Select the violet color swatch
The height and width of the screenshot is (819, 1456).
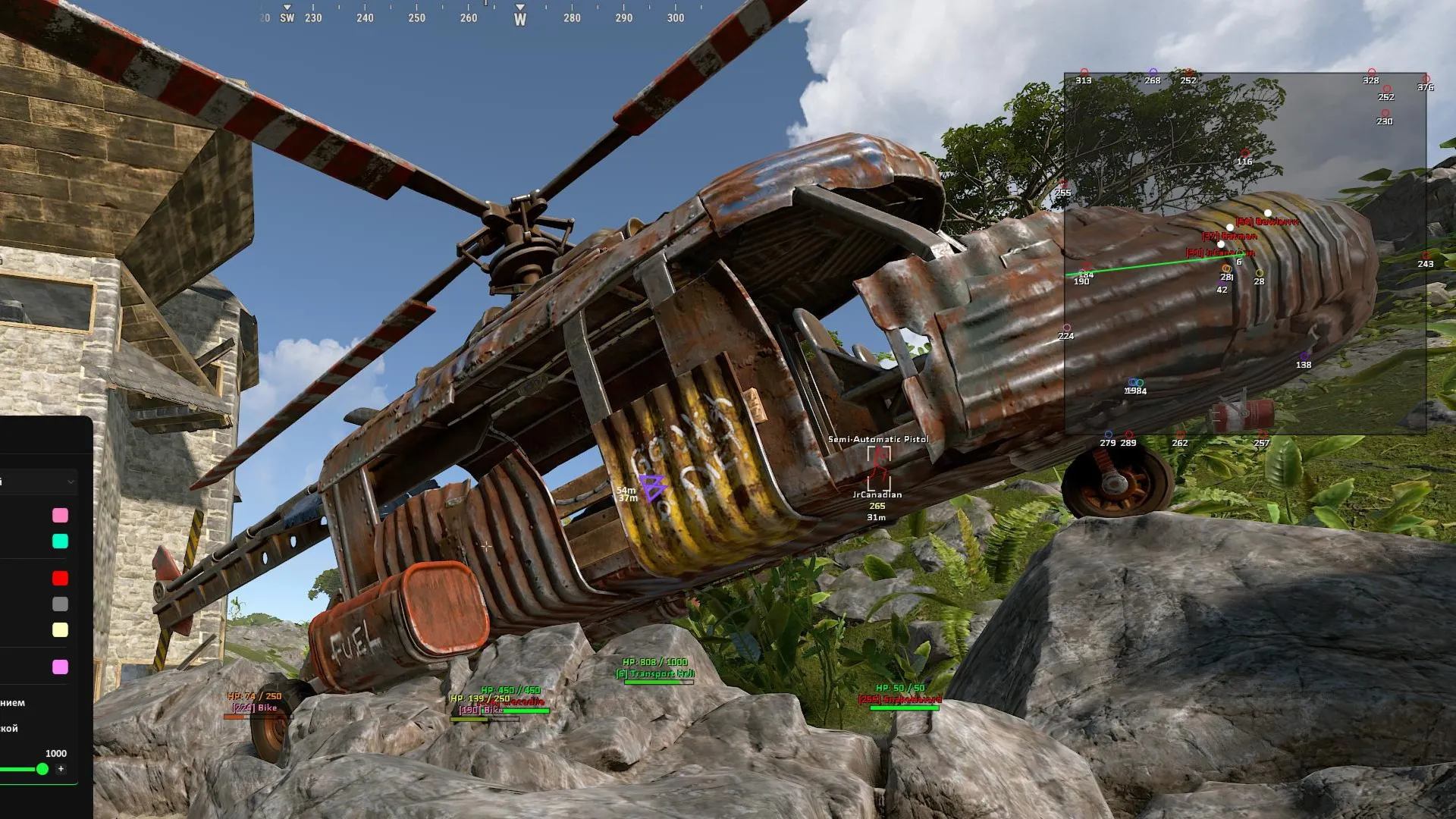[x=60, y=667]
